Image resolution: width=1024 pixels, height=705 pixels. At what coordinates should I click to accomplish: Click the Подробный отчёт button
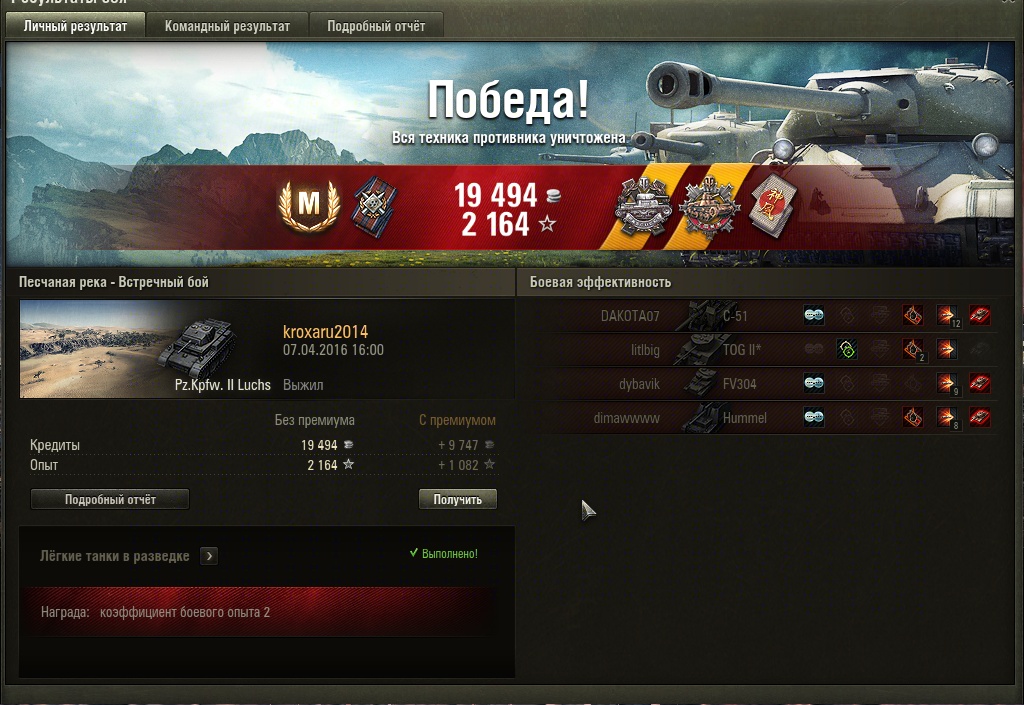[110, 499]
